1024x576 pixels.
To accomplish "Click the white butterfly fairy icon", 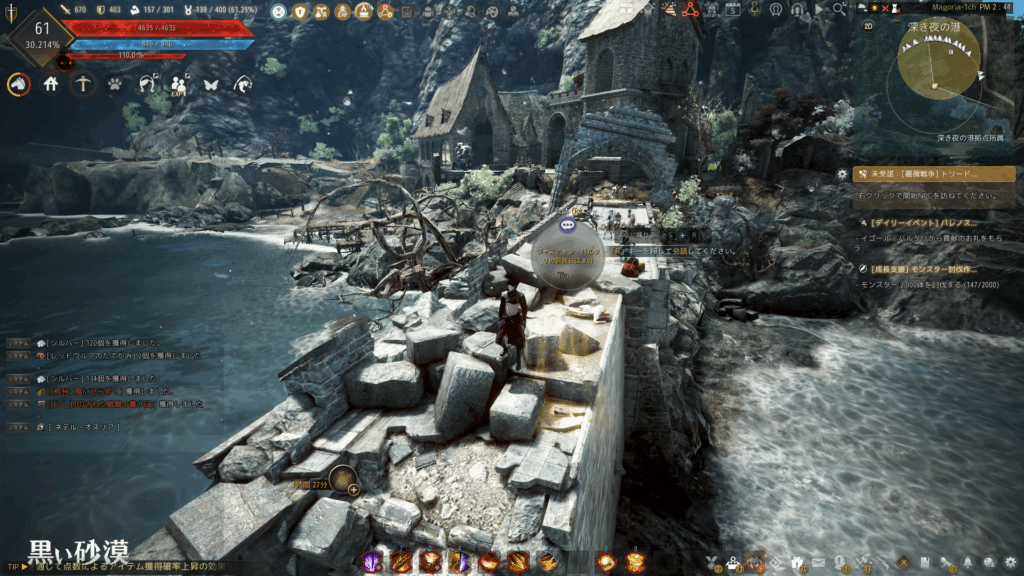I will pos(211,85).
